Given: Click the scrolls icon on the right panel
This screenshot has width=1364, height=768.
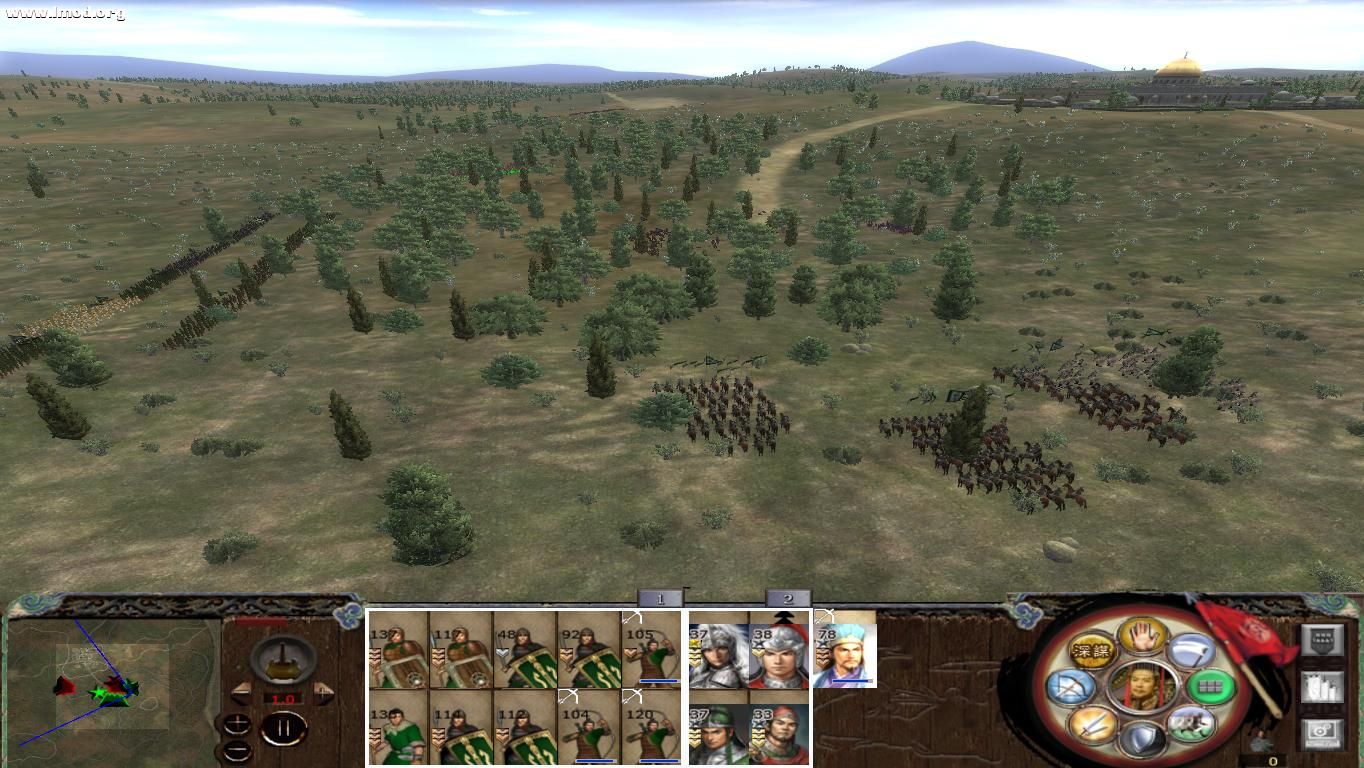Looking at the screenshot, I should (x=1321, y=687).
